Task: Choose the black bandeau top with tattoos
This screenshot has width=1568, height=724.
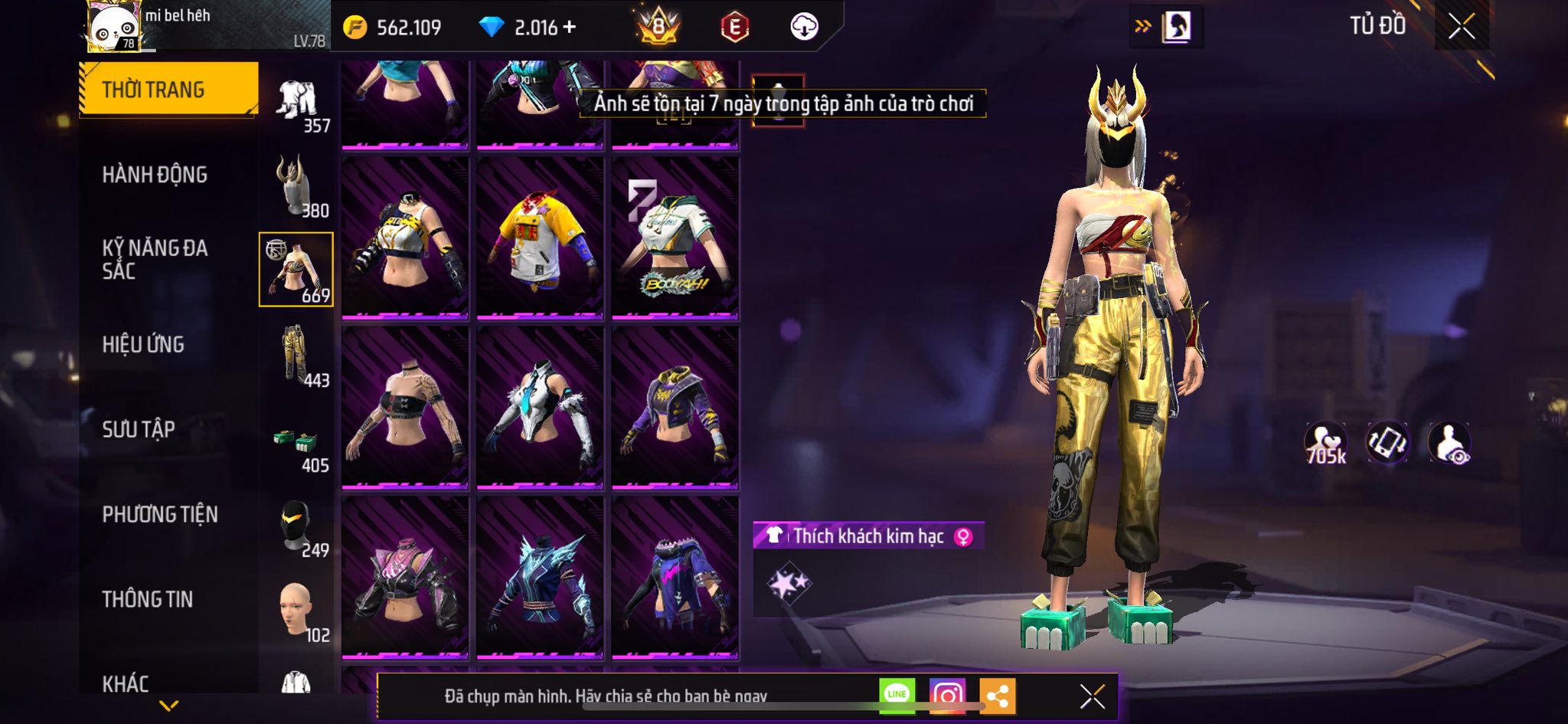Action: 405,408
